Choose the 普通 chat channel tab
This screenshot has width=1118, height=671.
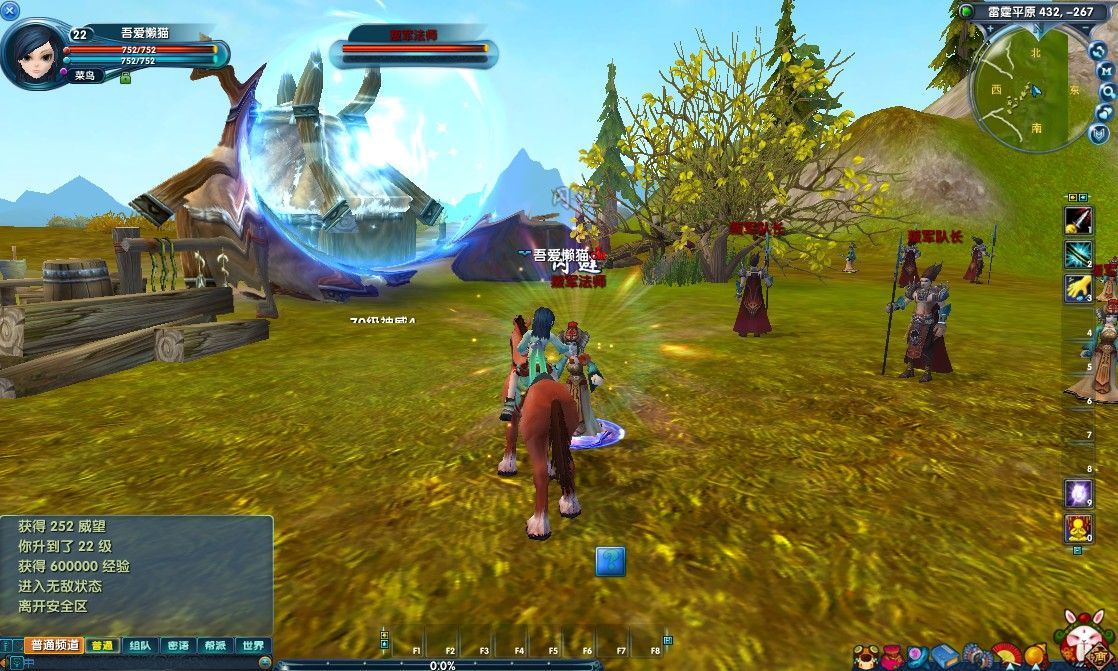pyautogui.click(x=102, y=646)
